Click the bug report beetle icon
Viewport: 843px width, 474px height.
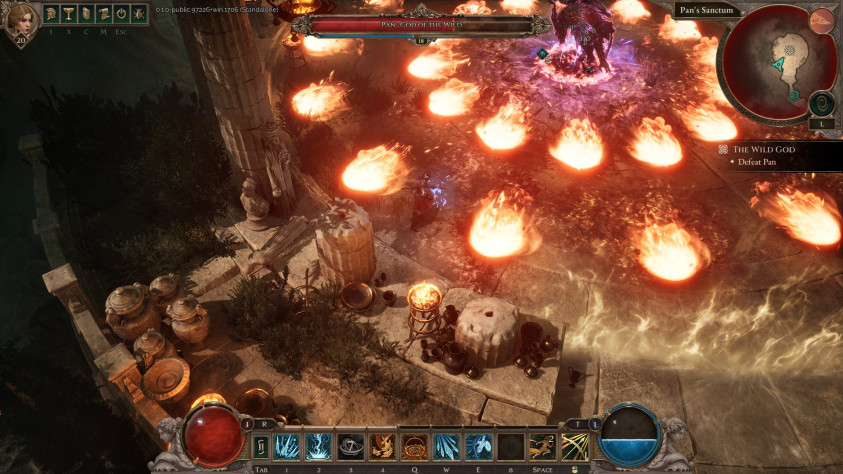tap(137, 14)
